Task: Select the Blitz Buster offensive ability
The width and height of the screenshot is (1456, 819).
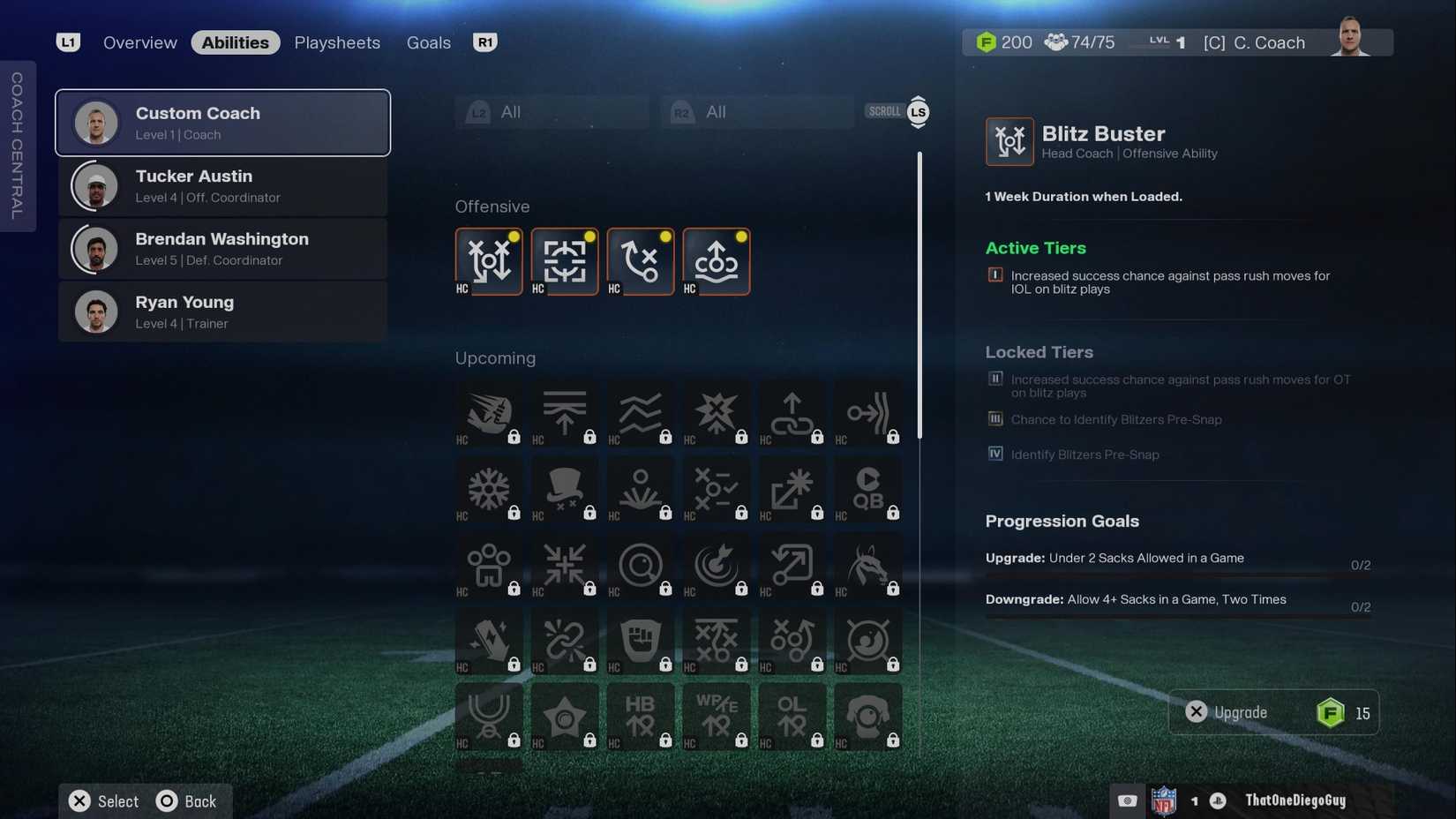Action: pyautogui.click(x=489, y=261)
